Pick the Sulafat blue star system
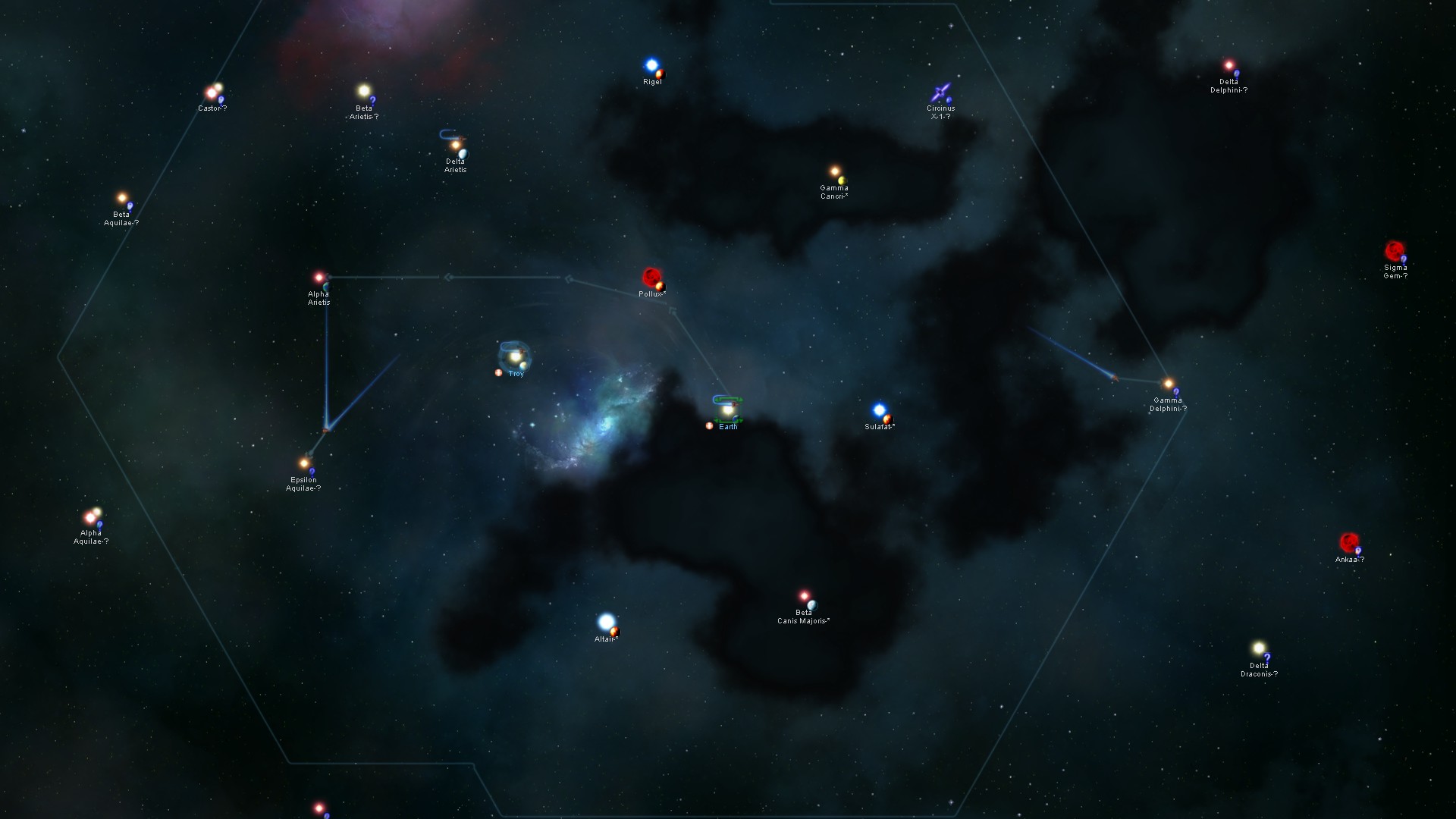The width and height of the screenshot is (1456, 819). tap(879, 410)
